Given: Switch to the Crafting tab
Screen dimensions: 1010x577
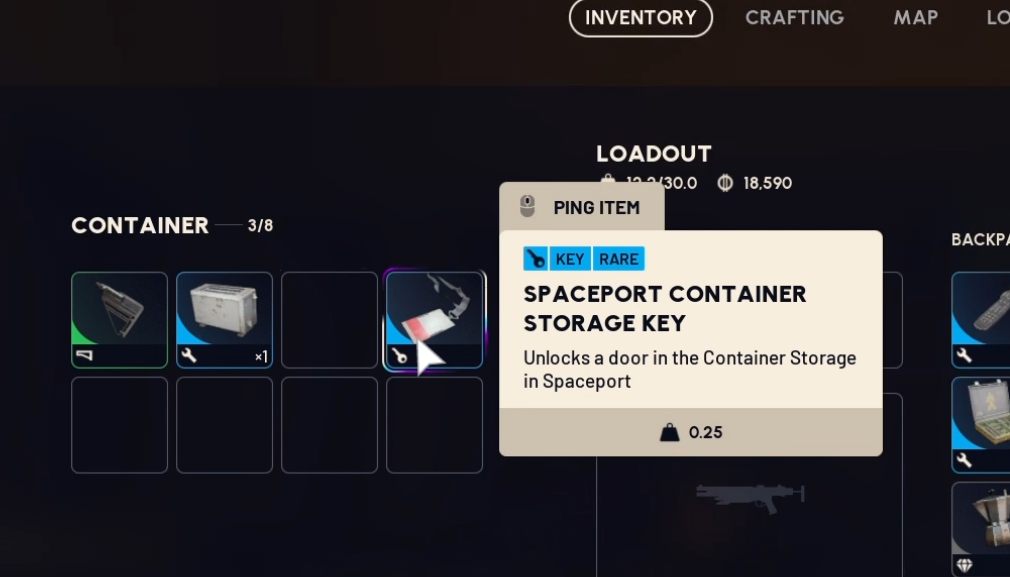Looking at the screenshot, I should pos(794,18).
